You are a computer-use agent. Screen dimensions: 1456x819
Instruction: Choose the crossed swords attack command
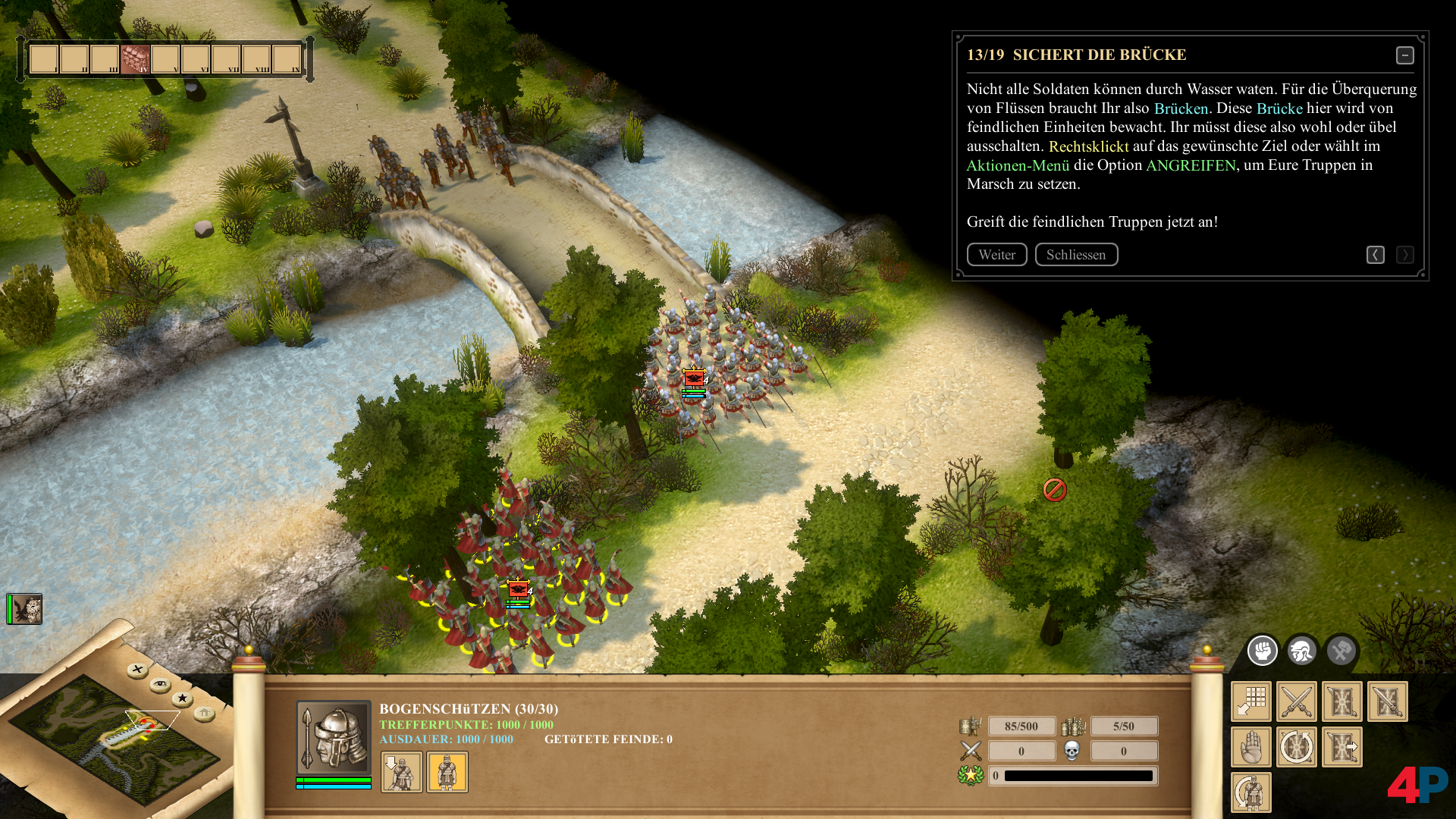coord(1297,701)
